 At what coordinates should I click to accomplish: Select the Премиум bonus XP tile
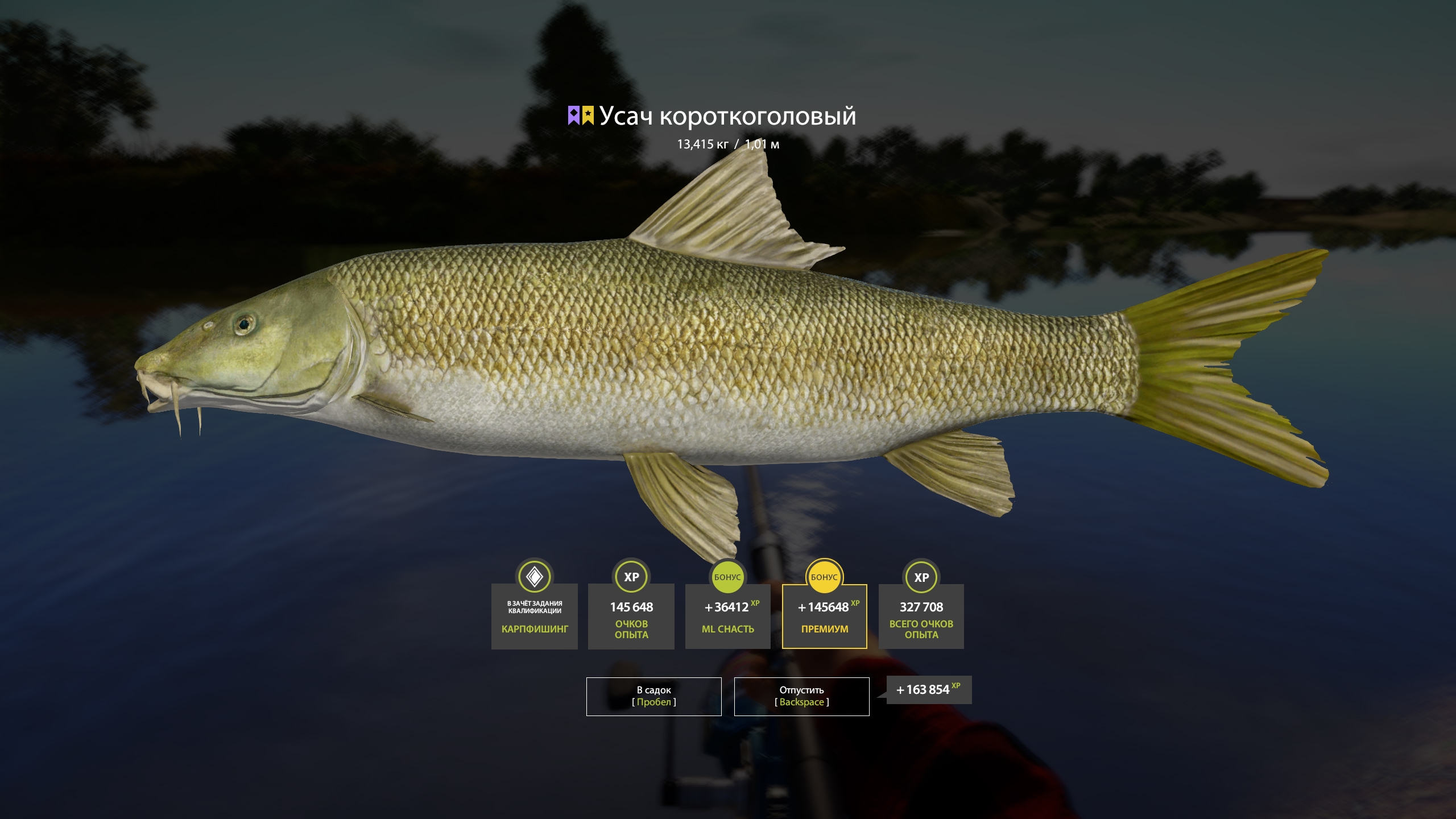(824, 617)
